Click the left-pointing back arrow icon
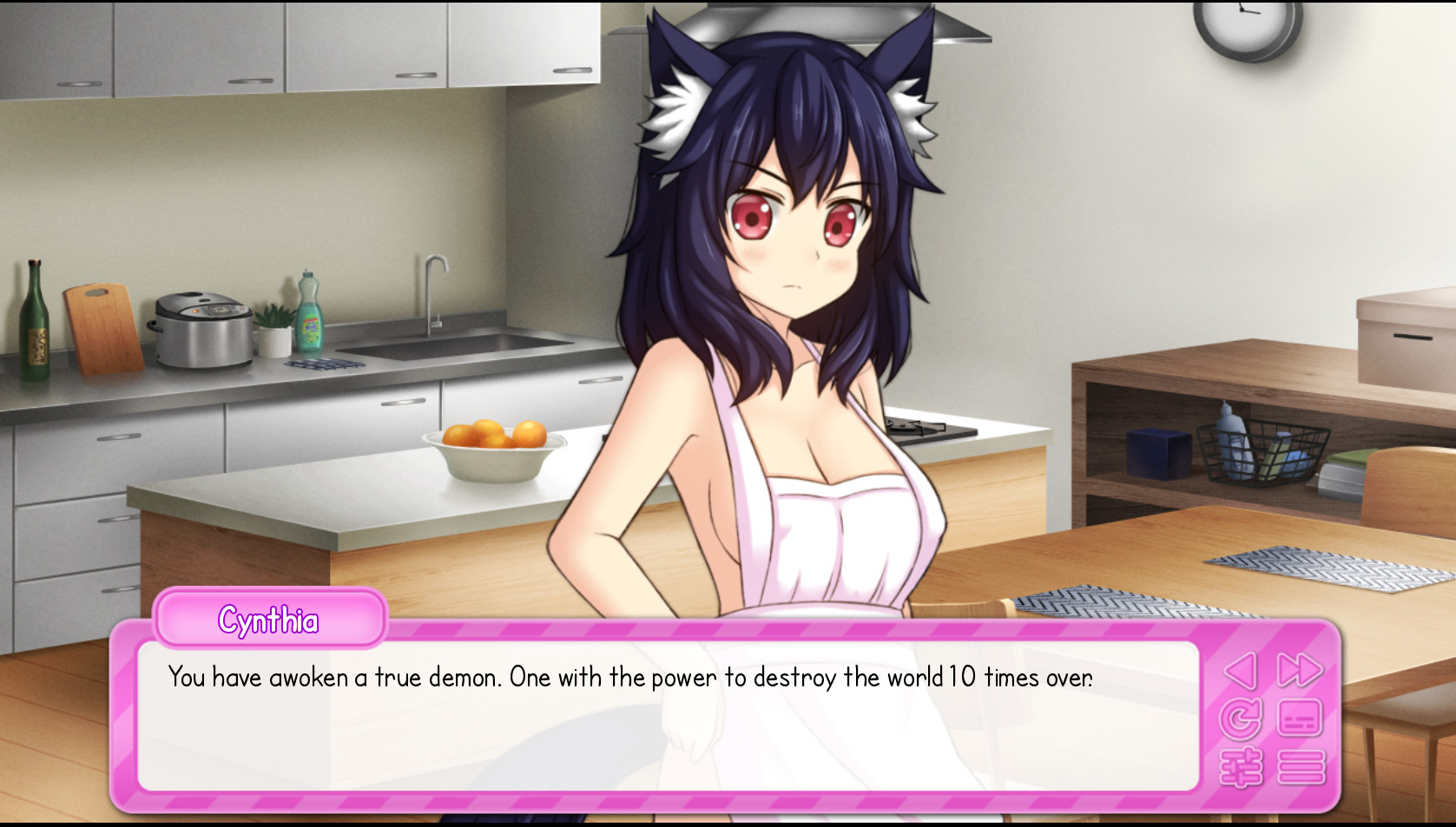The image size is (1456, 827). click(x=1241, y=671)
